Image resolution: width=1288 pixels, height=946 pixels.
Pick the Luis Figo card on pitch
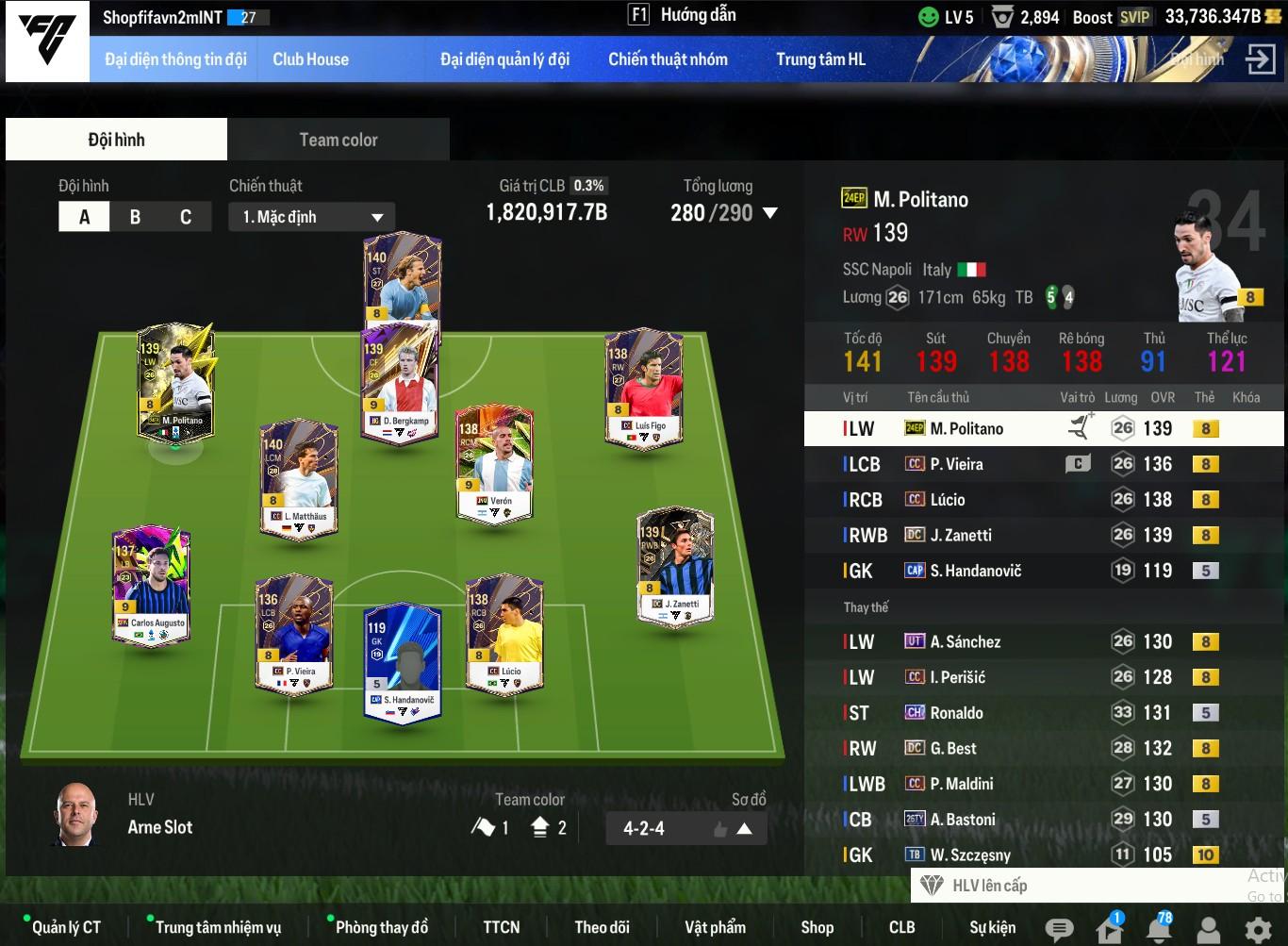tap(644, 389)
